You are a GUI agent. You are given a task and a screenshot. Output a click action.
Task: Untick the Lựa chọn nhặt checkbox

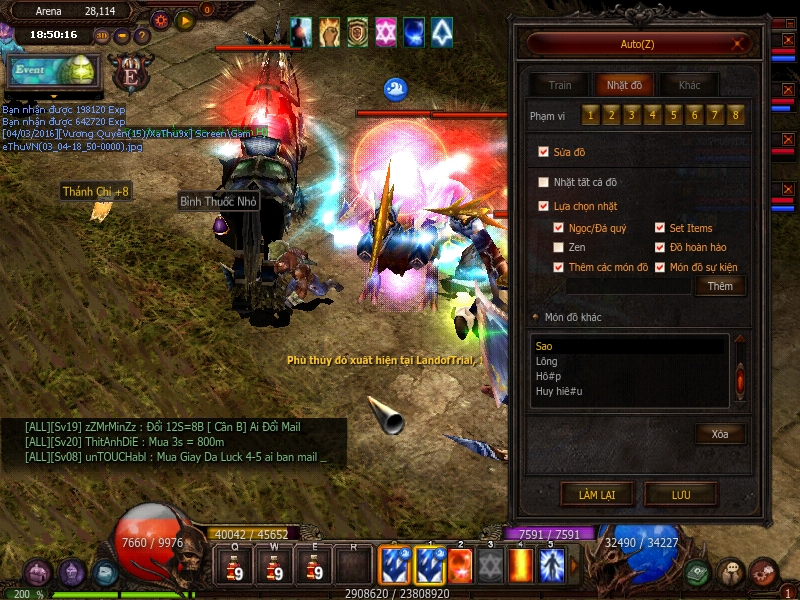click(x=543, y=206)
